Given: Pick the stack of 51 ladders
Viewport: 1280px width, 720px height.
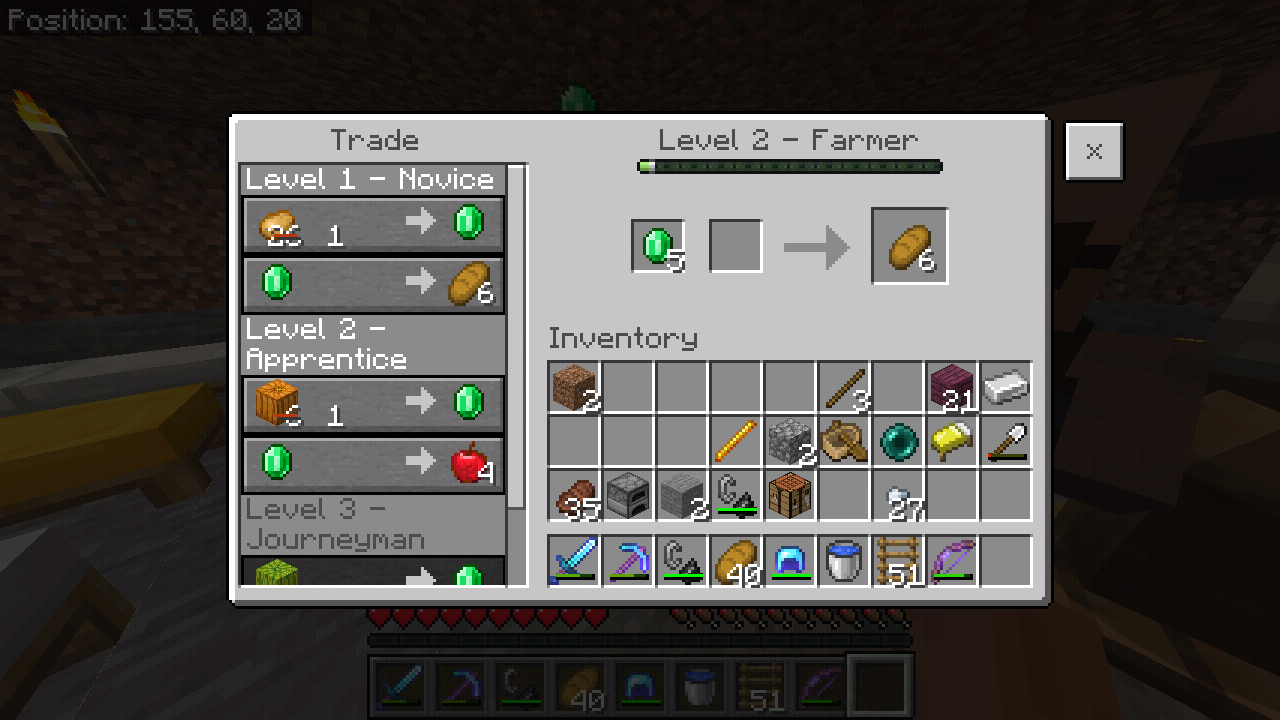Looking at the screenshot, I should [x=898, y=561].
